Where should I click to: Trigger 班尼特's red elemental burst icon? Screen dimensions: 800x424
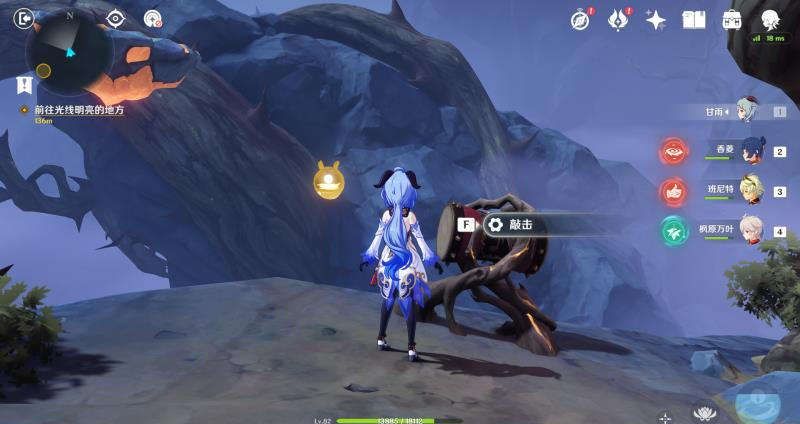pyautogui.click(x=674, y=191)
